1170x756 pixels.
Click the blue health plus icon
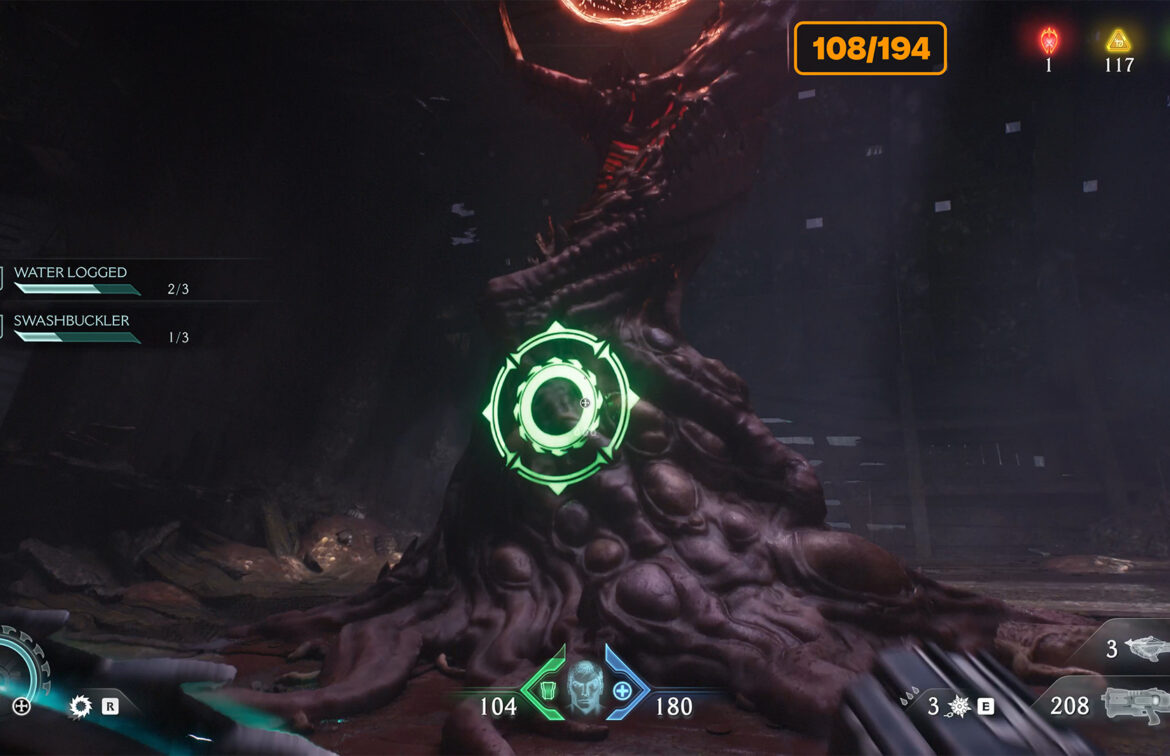click(x=622, y=690)
